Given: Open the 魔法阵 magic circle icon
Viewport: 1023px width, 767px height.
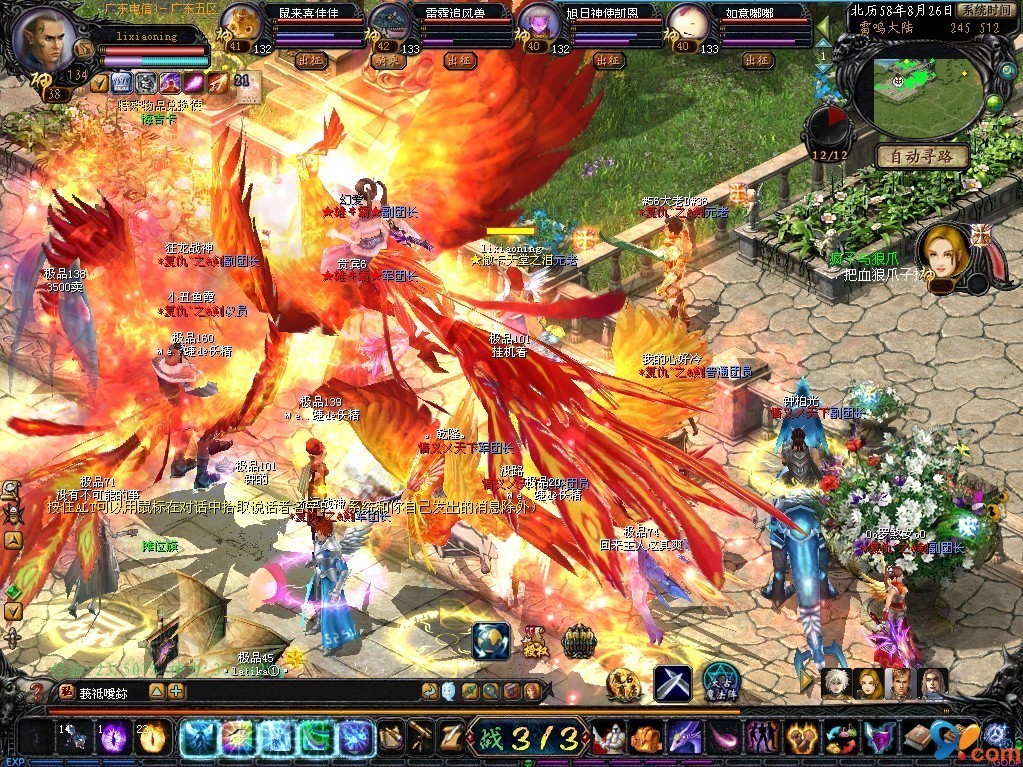Looking at the screenshot, I should (720, 682).
